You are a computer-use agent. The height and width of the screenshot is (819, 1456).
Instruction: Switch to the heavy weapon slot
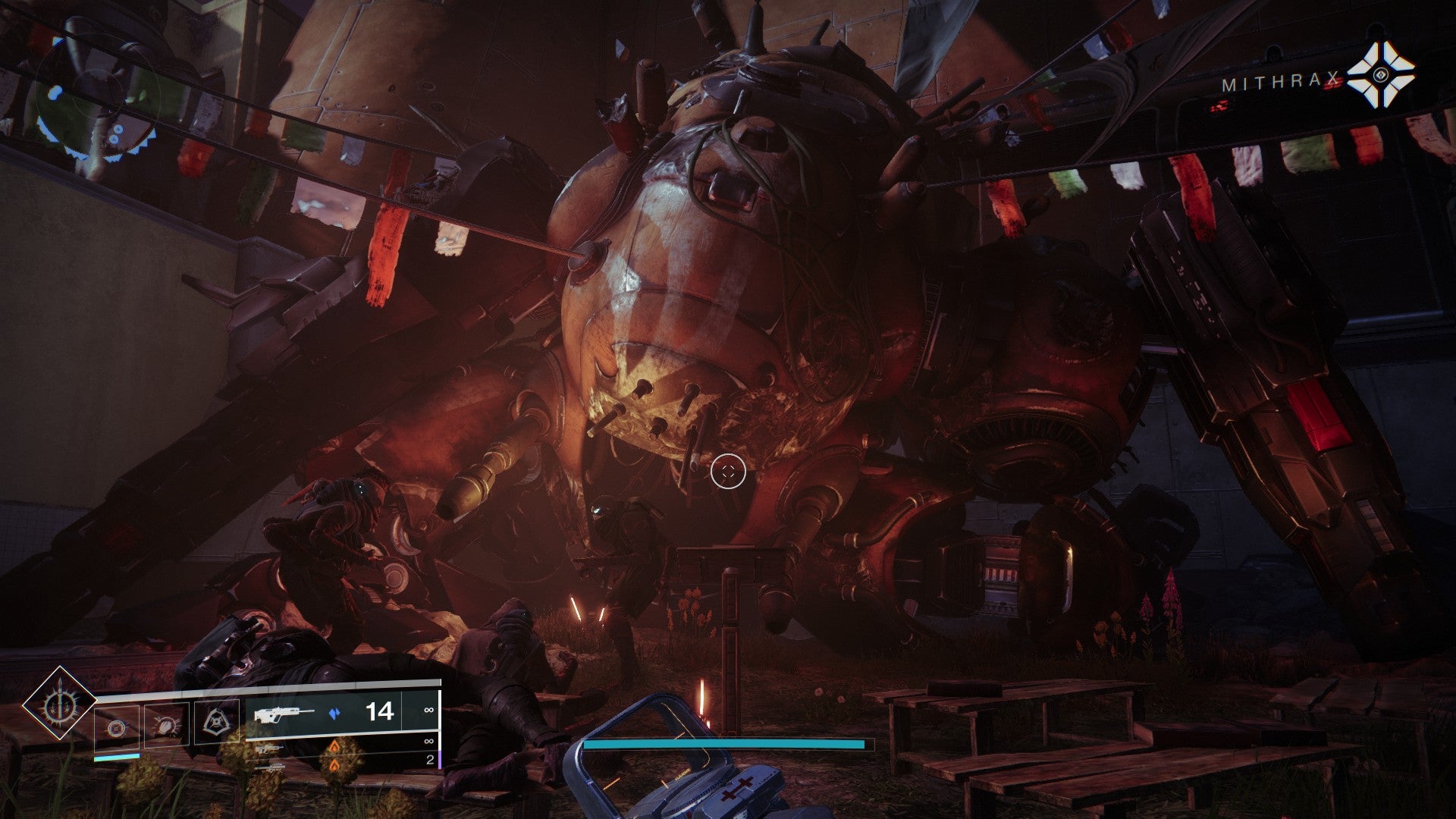pyautogui.click(x=271, y=767)
